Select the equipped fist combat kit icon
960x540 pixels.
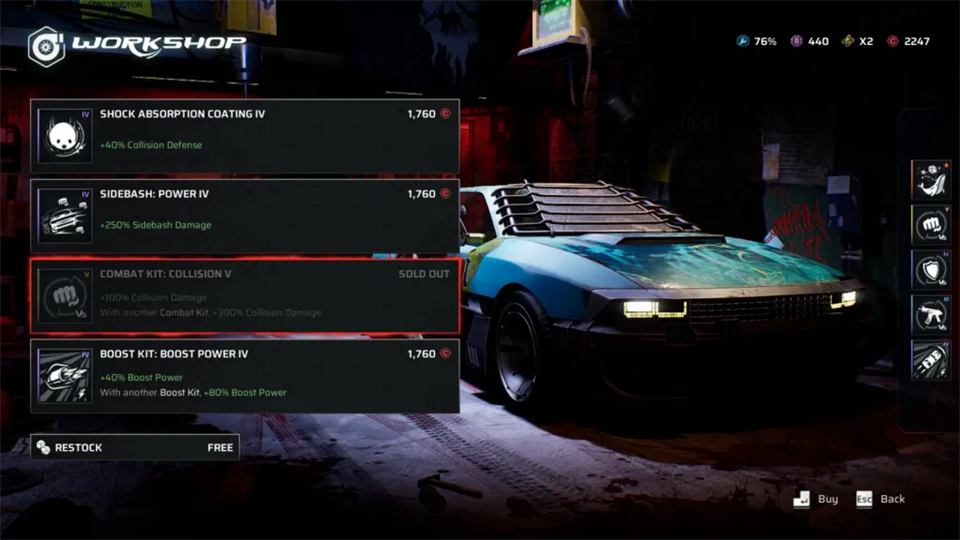point(930,224)
